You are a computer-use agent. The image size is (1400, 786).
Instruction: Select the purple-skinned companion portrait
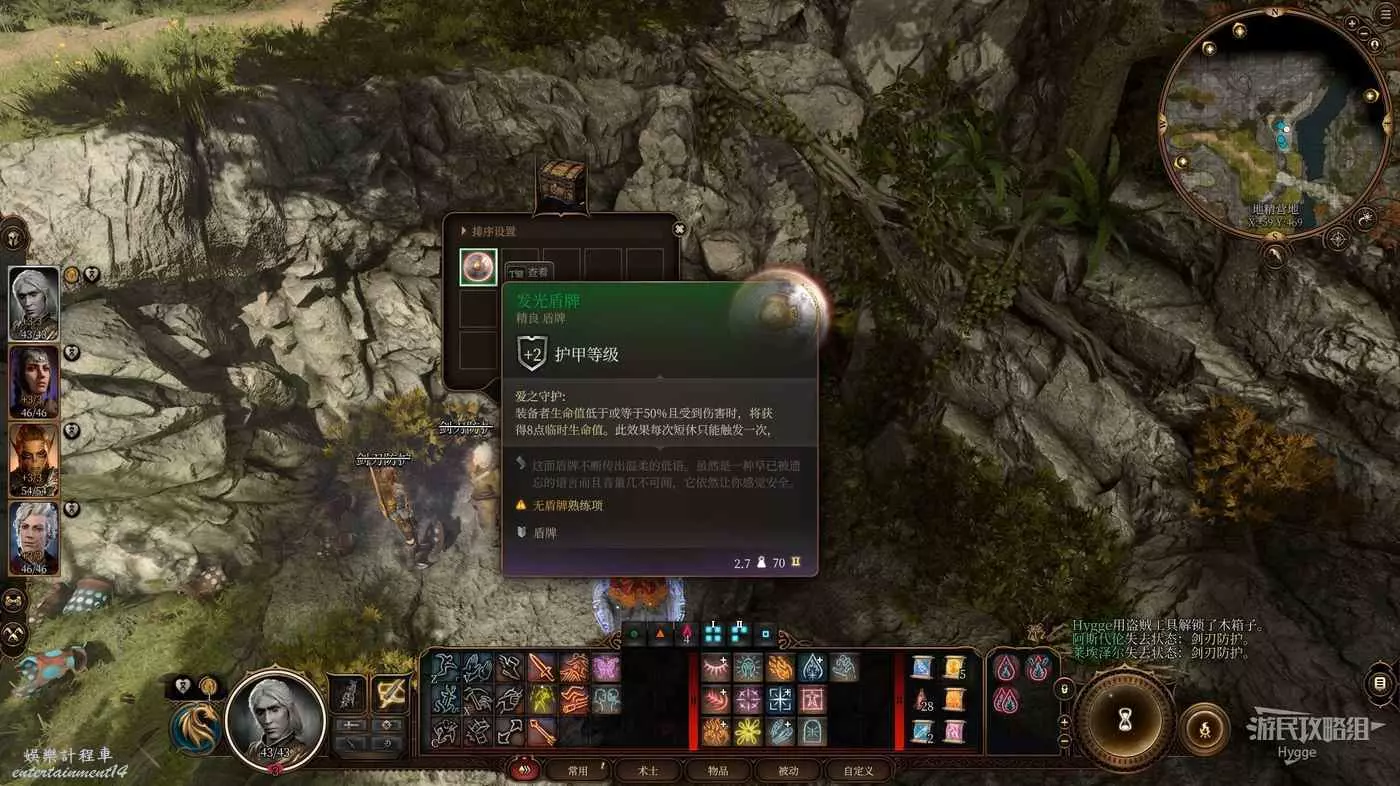coord(34,381)
